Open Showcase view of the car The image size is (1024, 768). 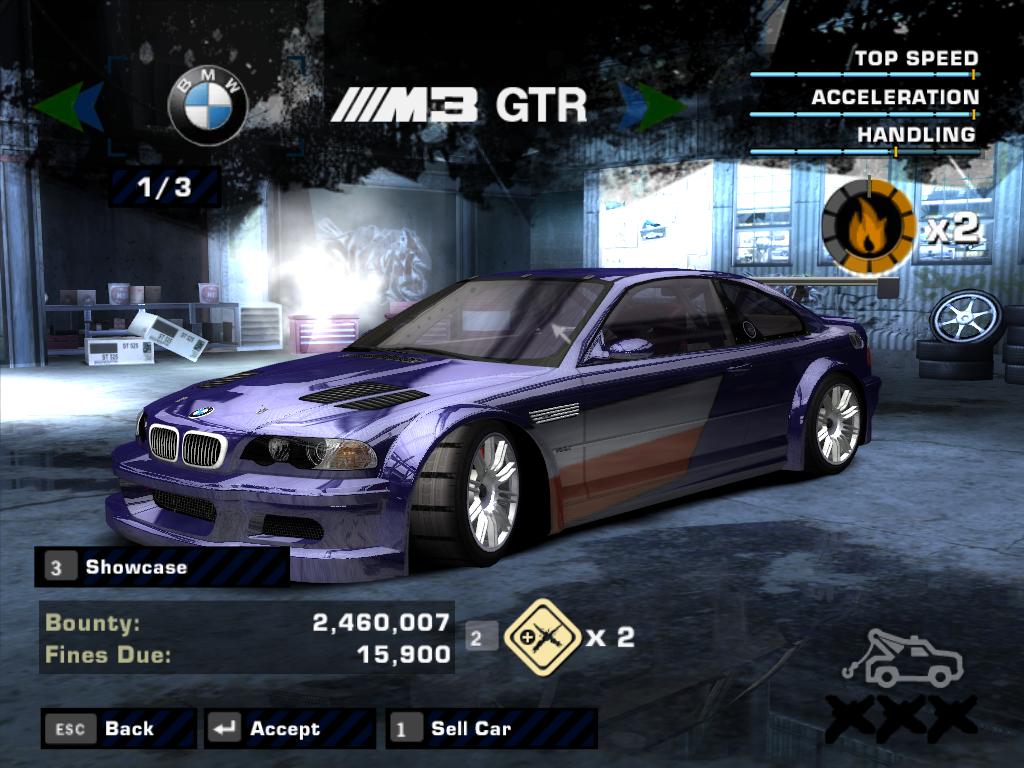tap(162, 567)
